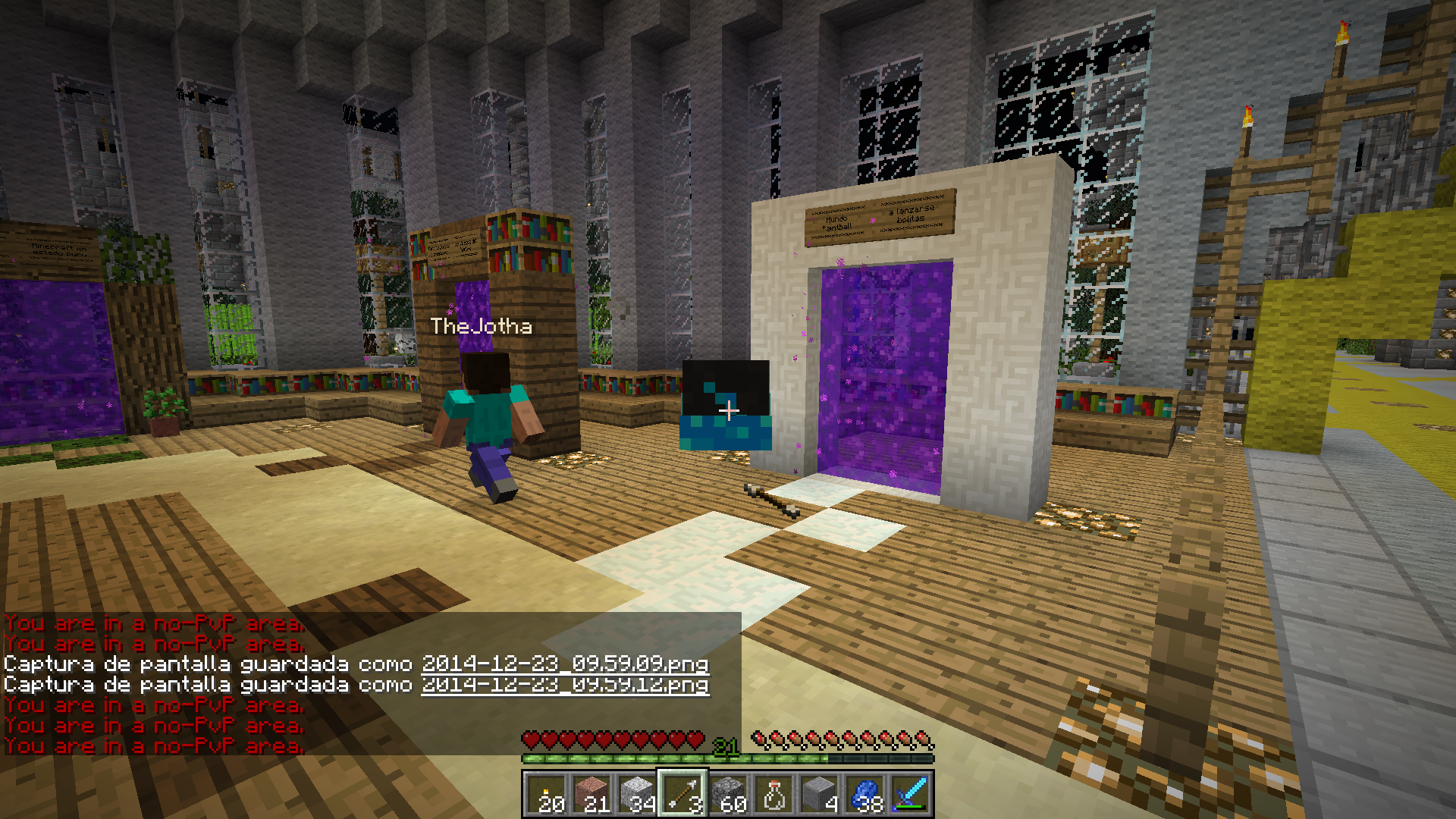Open screenshot link 2014-12-23_09.59.12.png in chat

[x=565, y=685]
